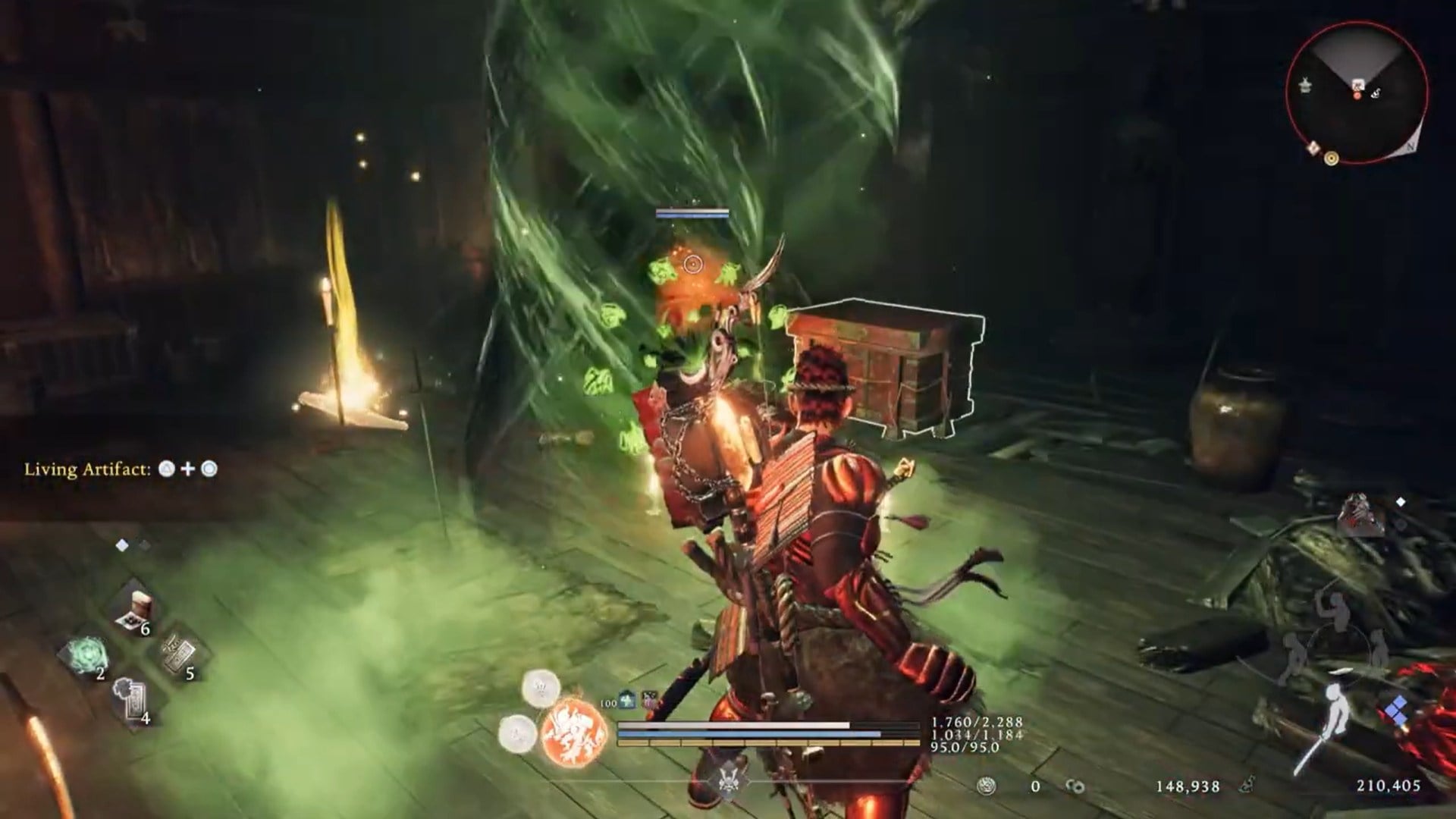This screenshot has height=819, width=1456.
Task: Open the circular minimap
Action: click(x=1357, y=92)
